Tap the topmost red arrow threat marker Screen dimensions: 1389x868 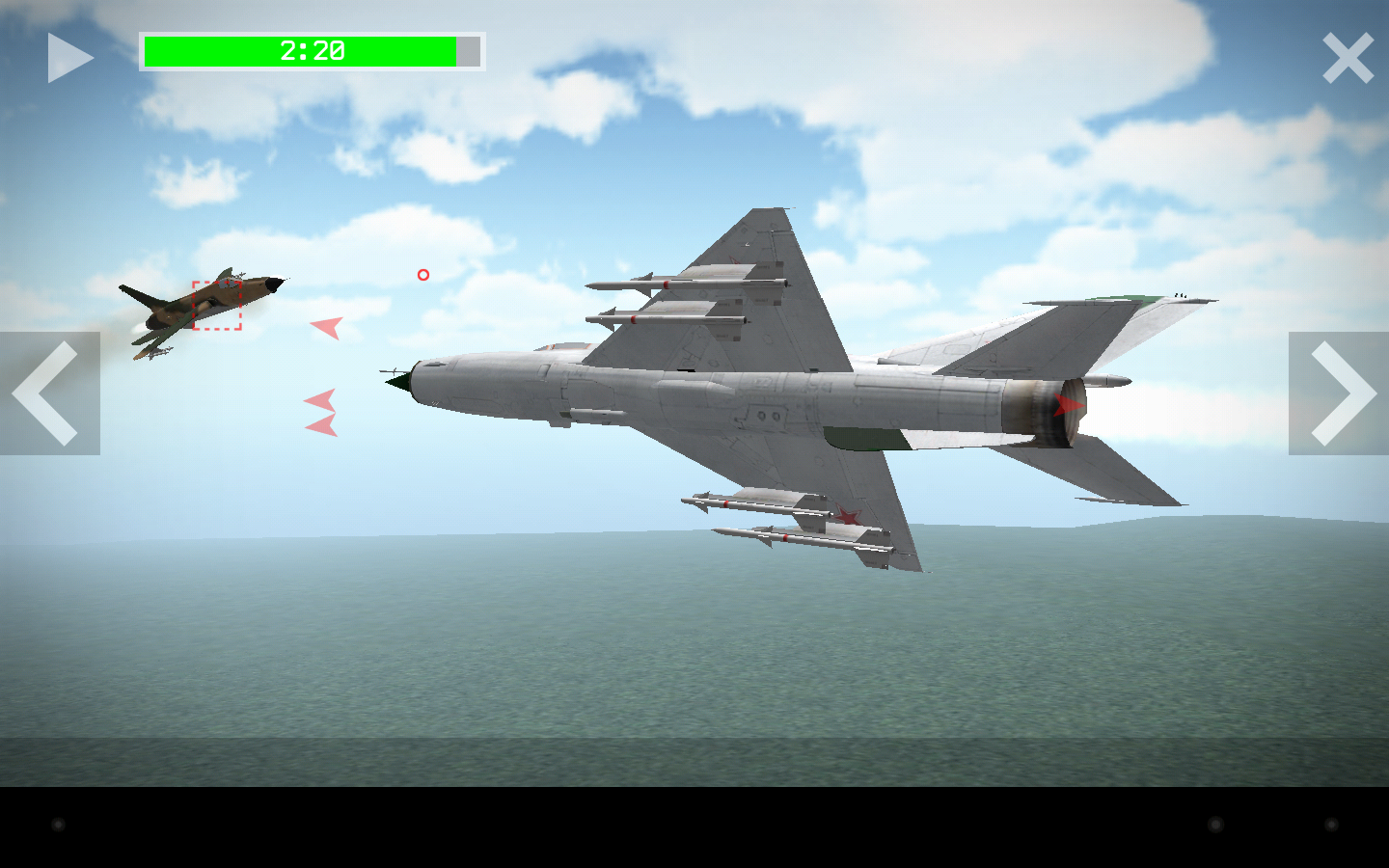325,329
